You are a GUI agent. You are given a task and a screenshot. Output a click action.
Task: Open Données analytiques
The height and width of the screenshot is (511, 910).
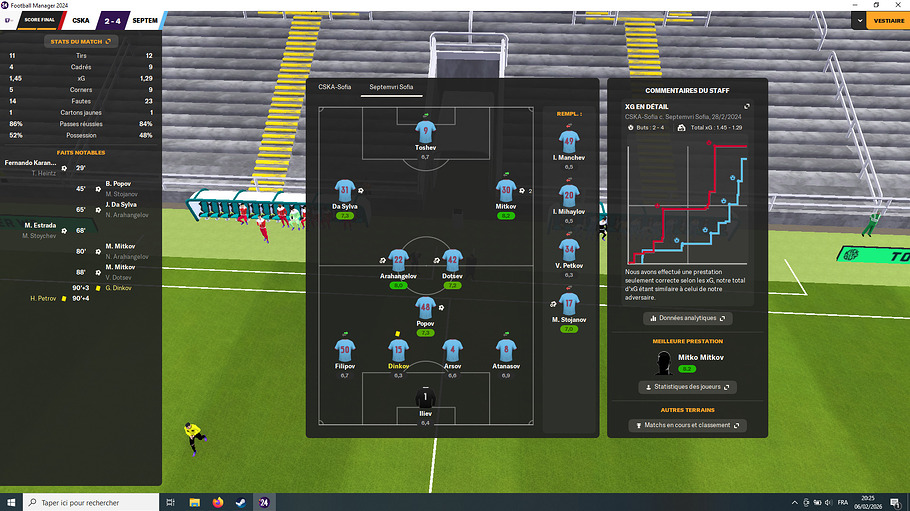[x=687, y=318]
